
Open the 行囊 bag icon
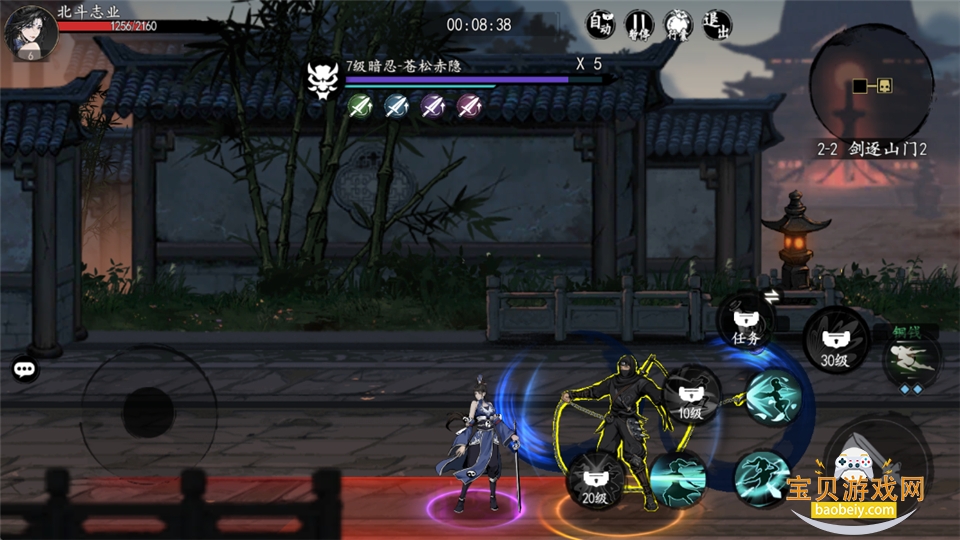pyautogui.click(x=677, y=23)
